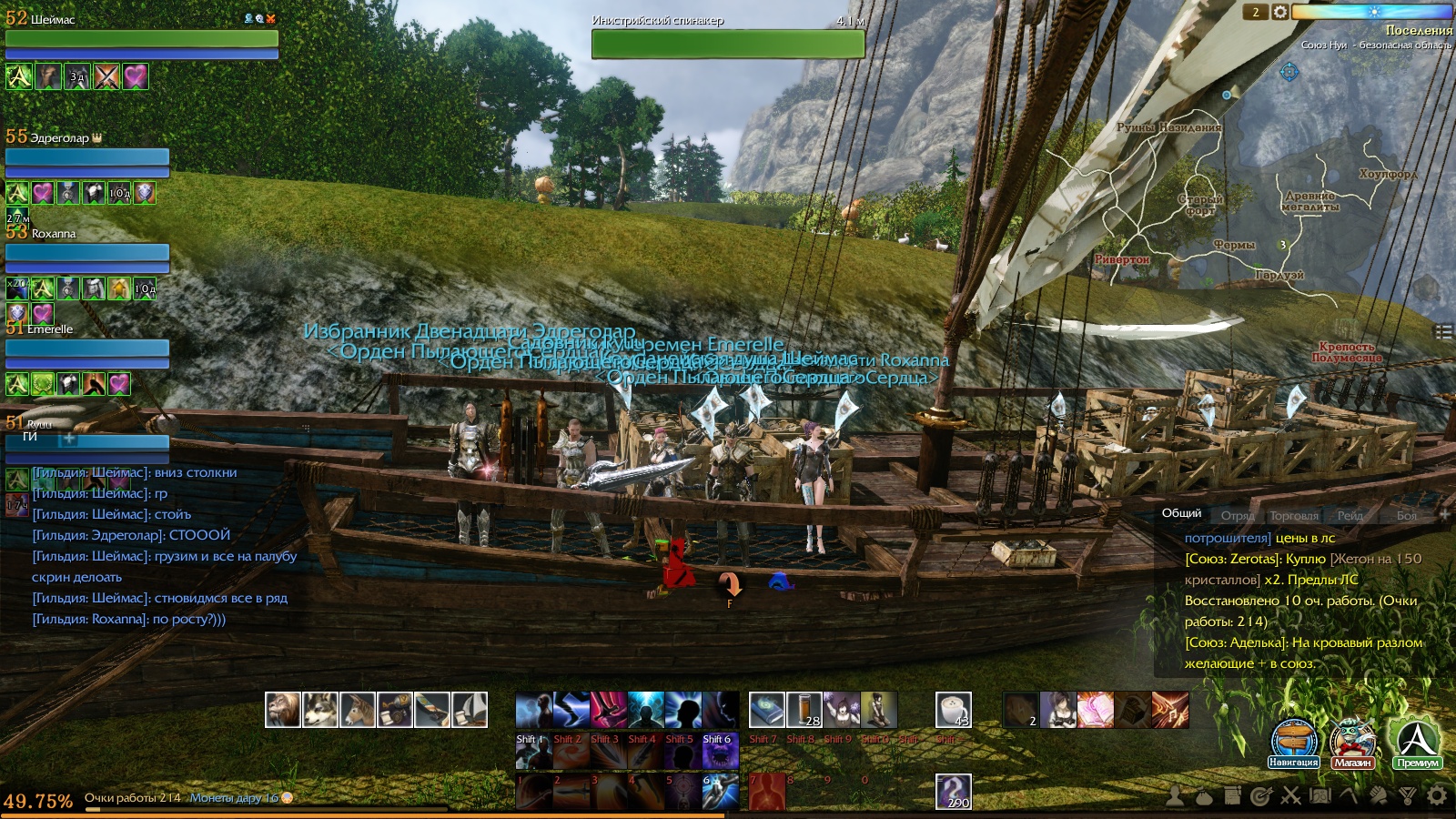Select party member Roxanna's frame

(87, 252)
